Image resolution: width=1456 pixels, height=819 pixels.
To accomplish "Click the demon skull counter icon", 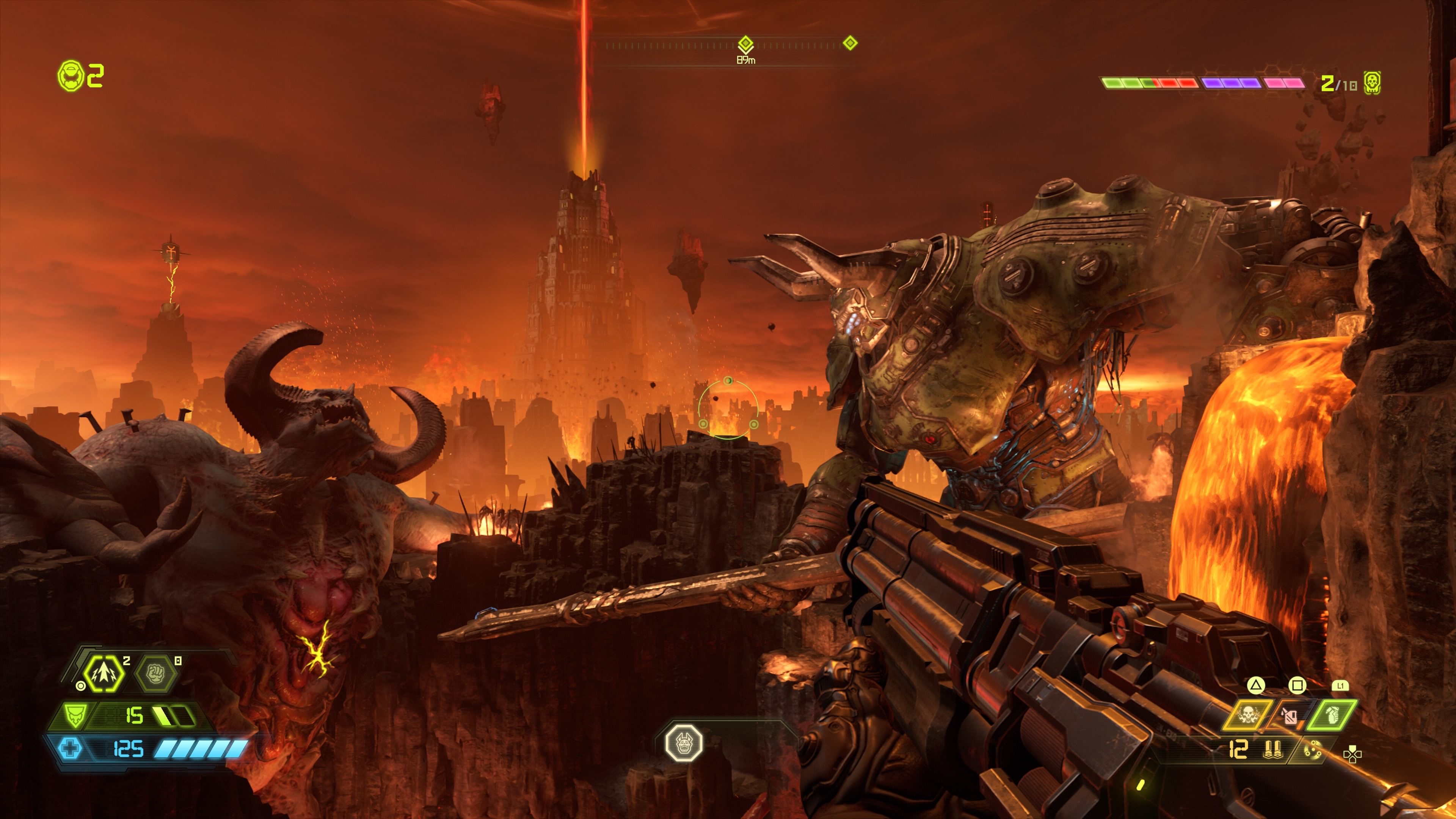I will 1372,83.
